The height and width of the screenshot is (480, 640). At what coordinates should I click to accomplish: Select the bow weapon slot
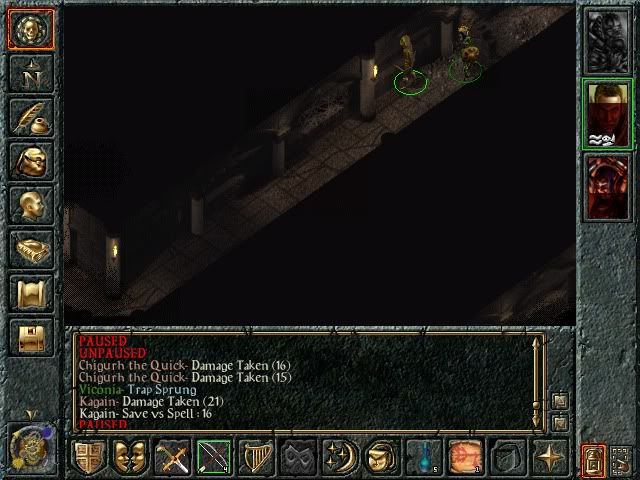pos(213,457)
